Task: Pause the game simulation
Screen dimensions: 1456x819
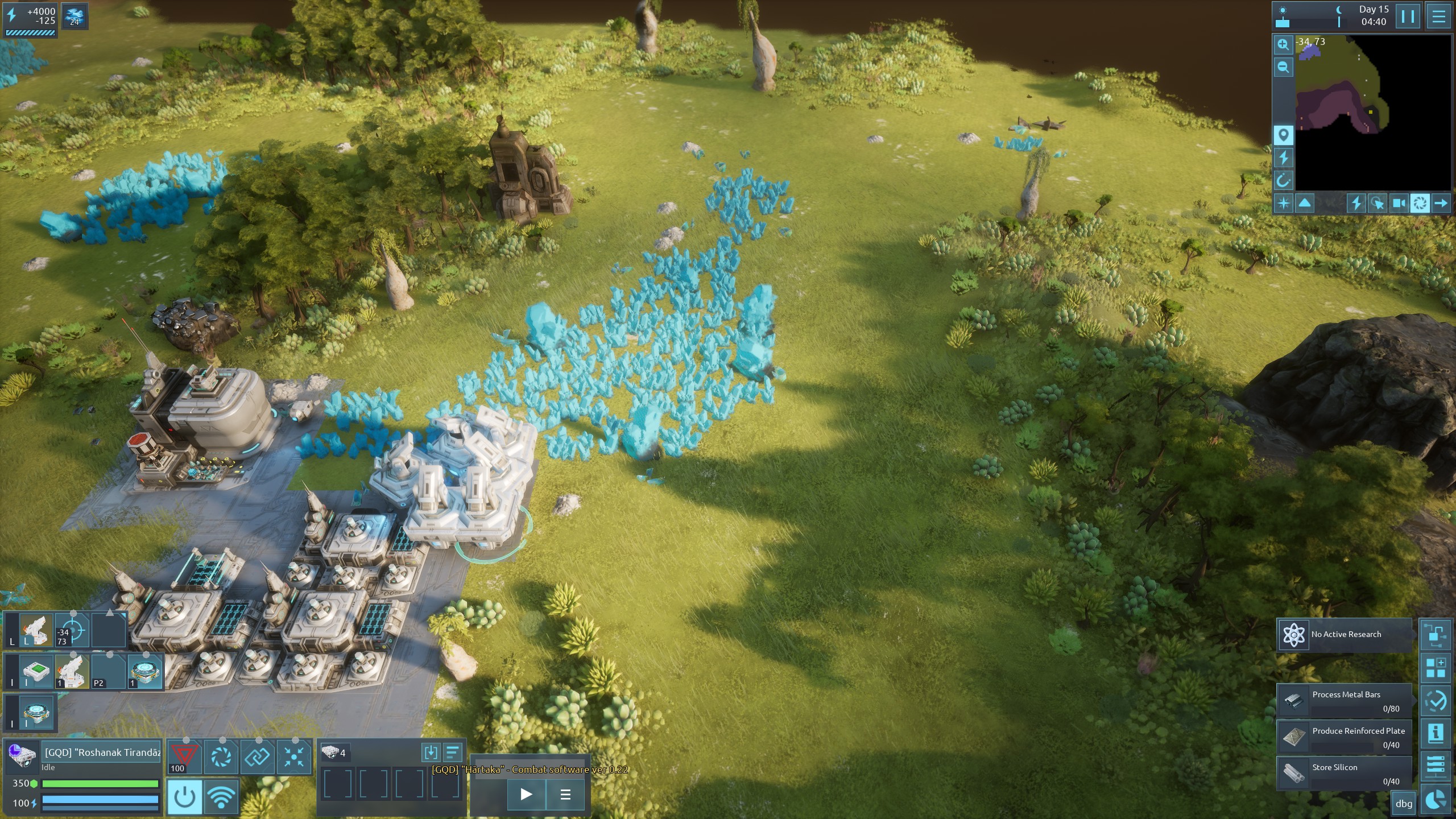Action: [x=1408, y=16]
